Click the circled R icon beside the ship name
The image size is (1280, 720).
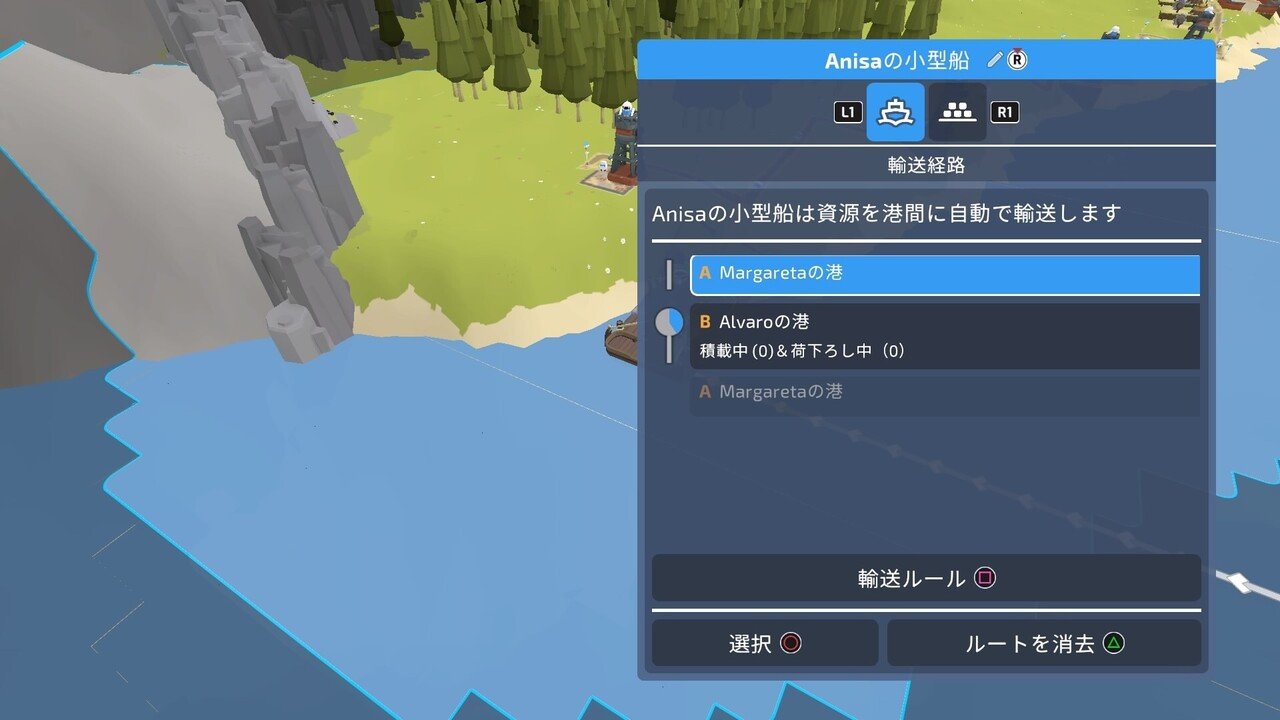pyautogui.click(x=1016, y=59)
